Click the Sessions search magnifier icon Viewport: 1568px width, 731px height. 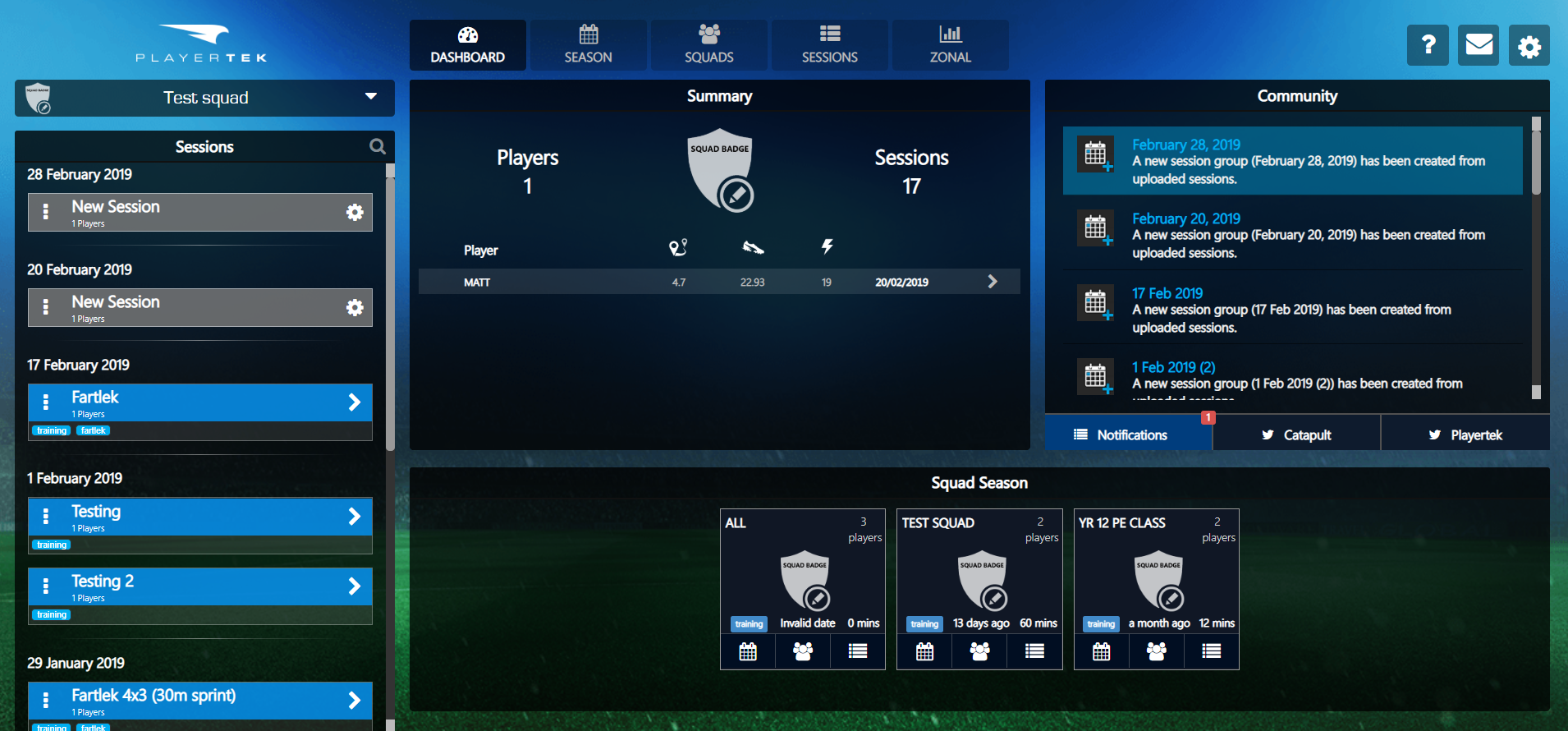click(378, 146)
